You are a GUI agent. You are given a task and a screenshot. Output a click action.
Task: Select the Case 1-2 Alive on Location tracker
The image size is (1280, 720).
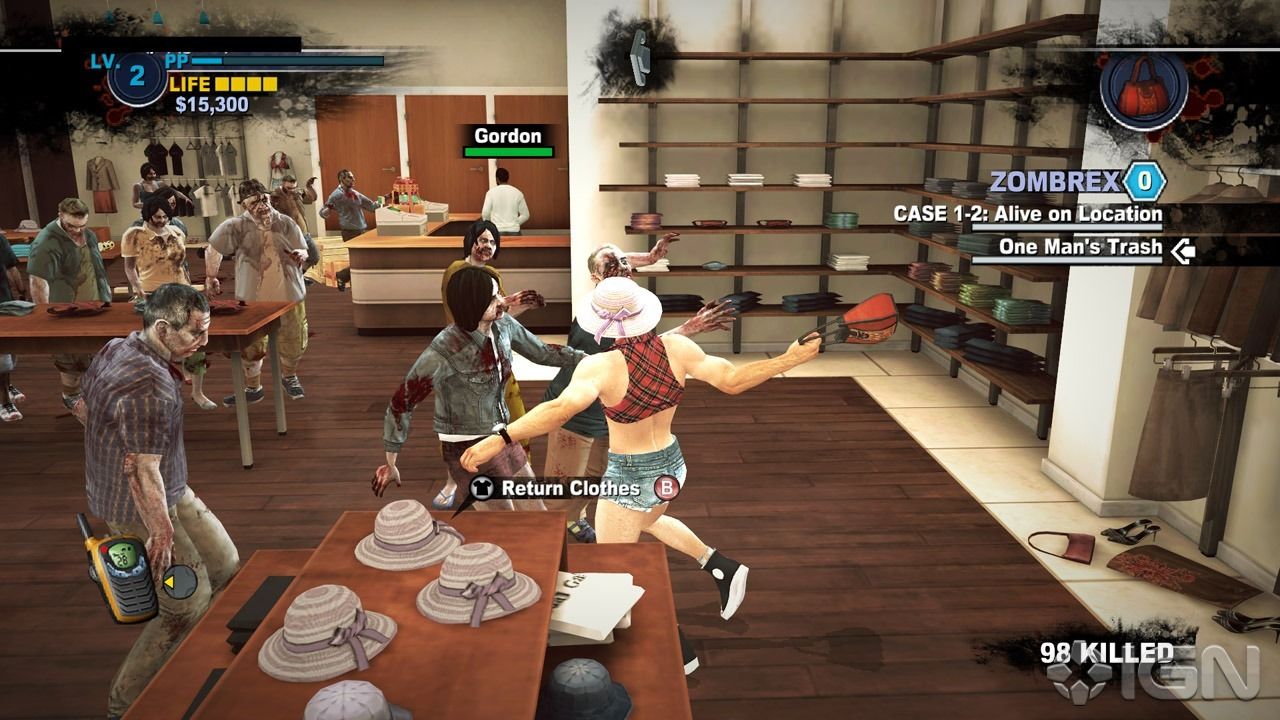(1027, 214)
